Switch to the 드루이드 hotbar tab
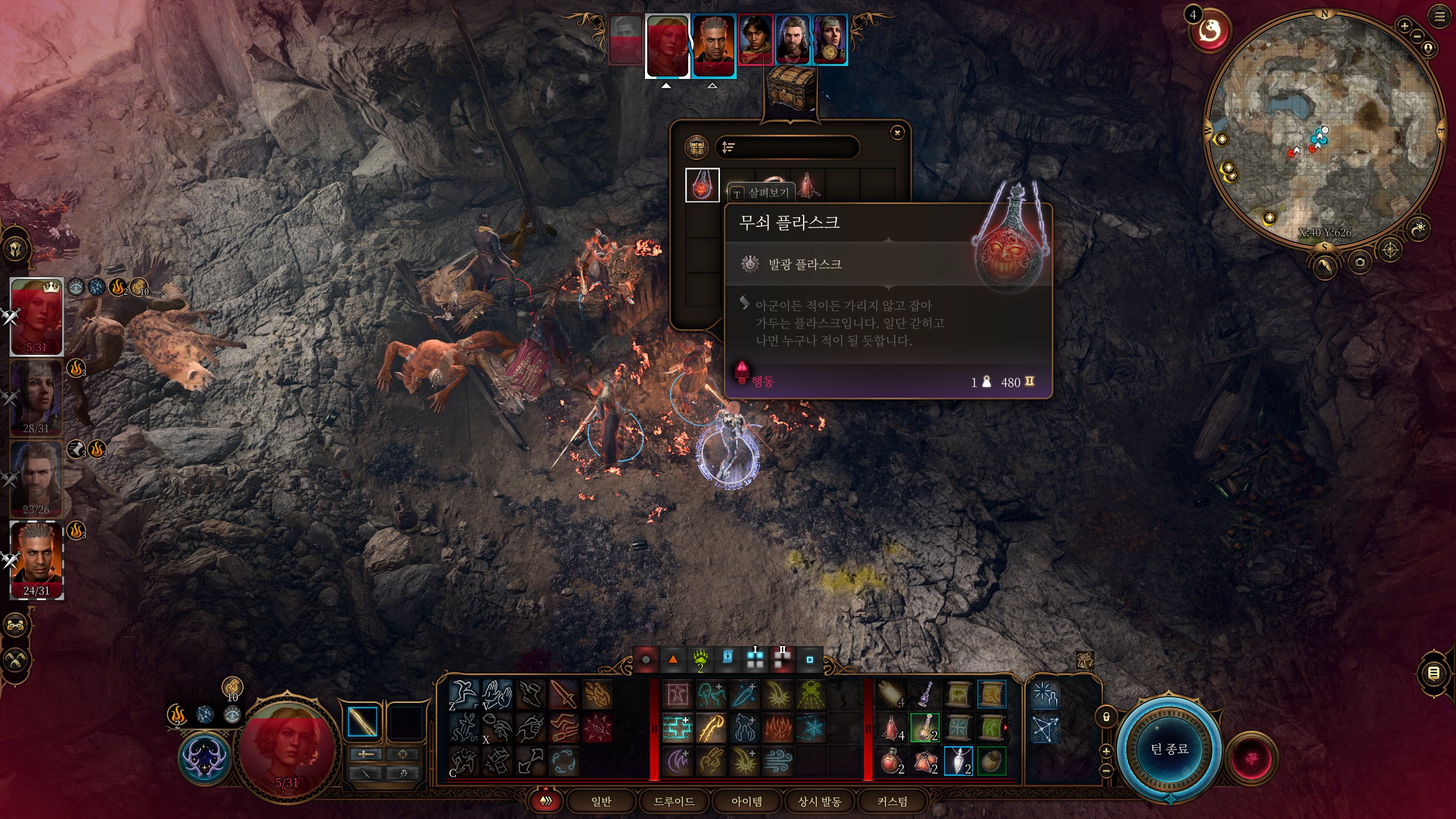Viewport: 1456px width, 819px height. coord(674,801)
